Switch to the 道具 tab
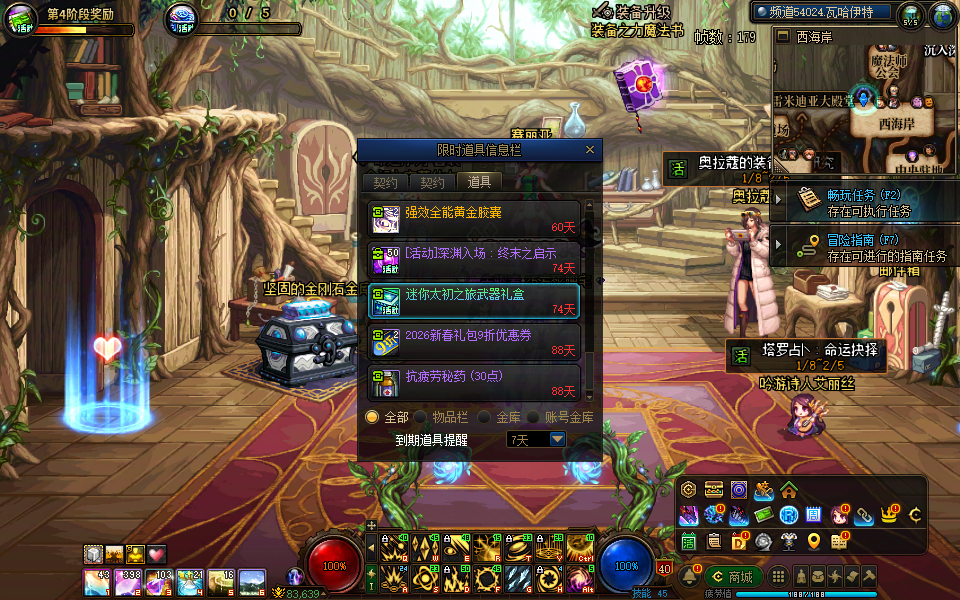960x600 pixels. [x=479, y=182]
